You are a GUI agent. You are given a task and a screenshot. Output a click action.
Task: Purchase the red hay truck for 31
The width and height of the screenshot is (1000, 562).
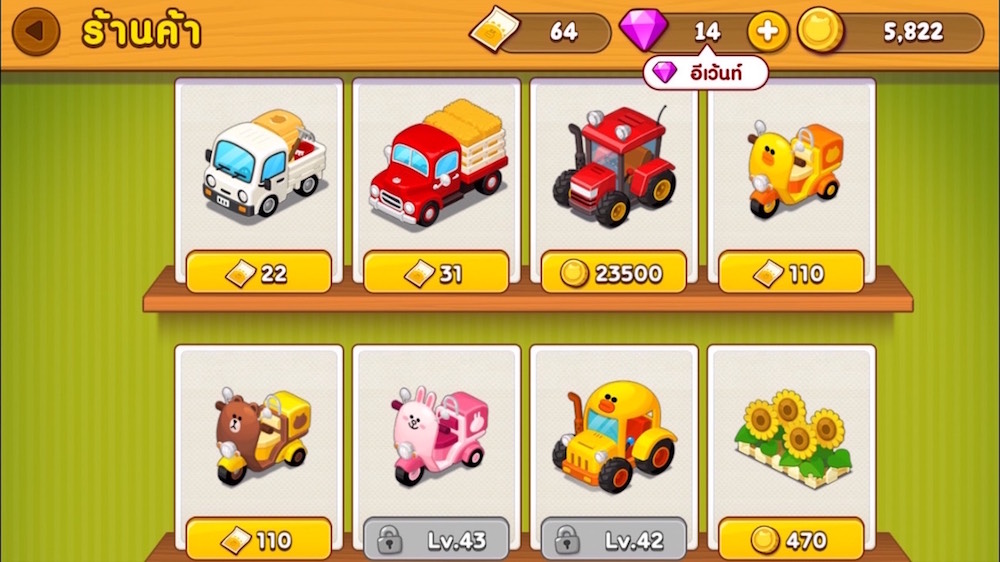coord(436,272)
